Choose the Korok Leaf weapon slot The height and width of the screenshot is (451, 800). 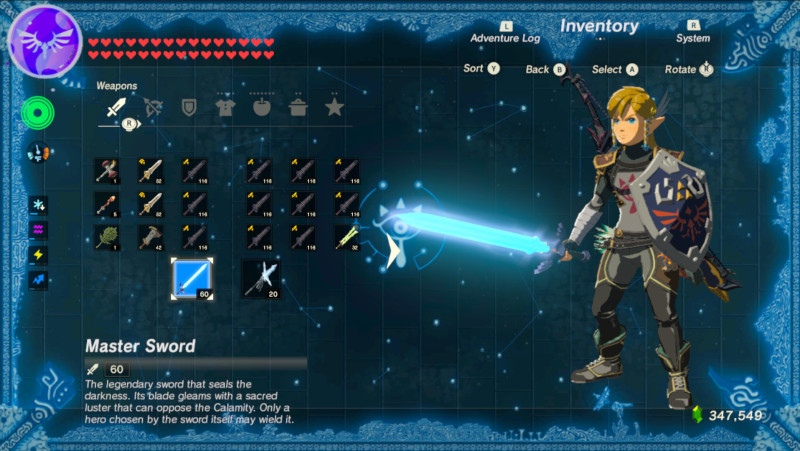tap(107, 237)
